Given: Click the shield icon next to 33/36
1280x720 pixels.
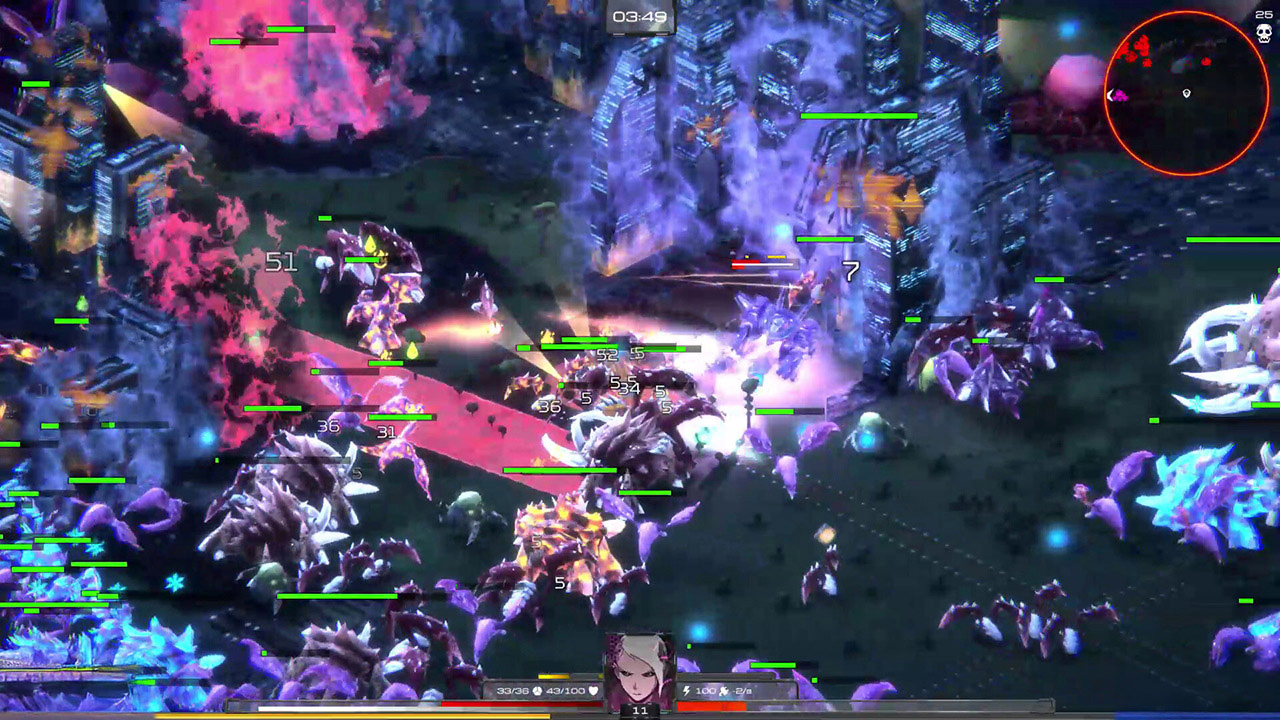Looking at the screenshot, I should pos(537,691).
